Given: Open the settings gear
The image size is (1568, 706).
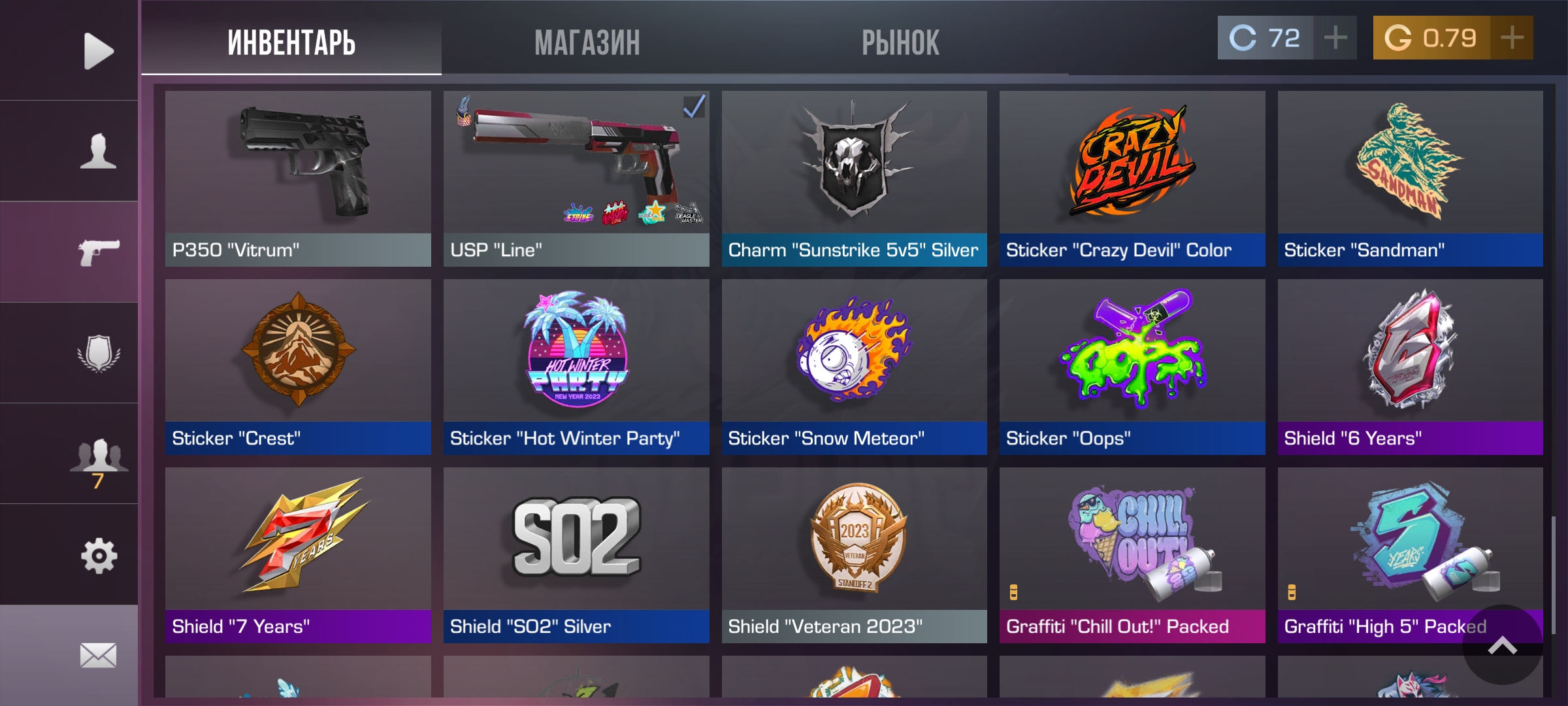Looking at the screenshot, I should tap(98, 556).
